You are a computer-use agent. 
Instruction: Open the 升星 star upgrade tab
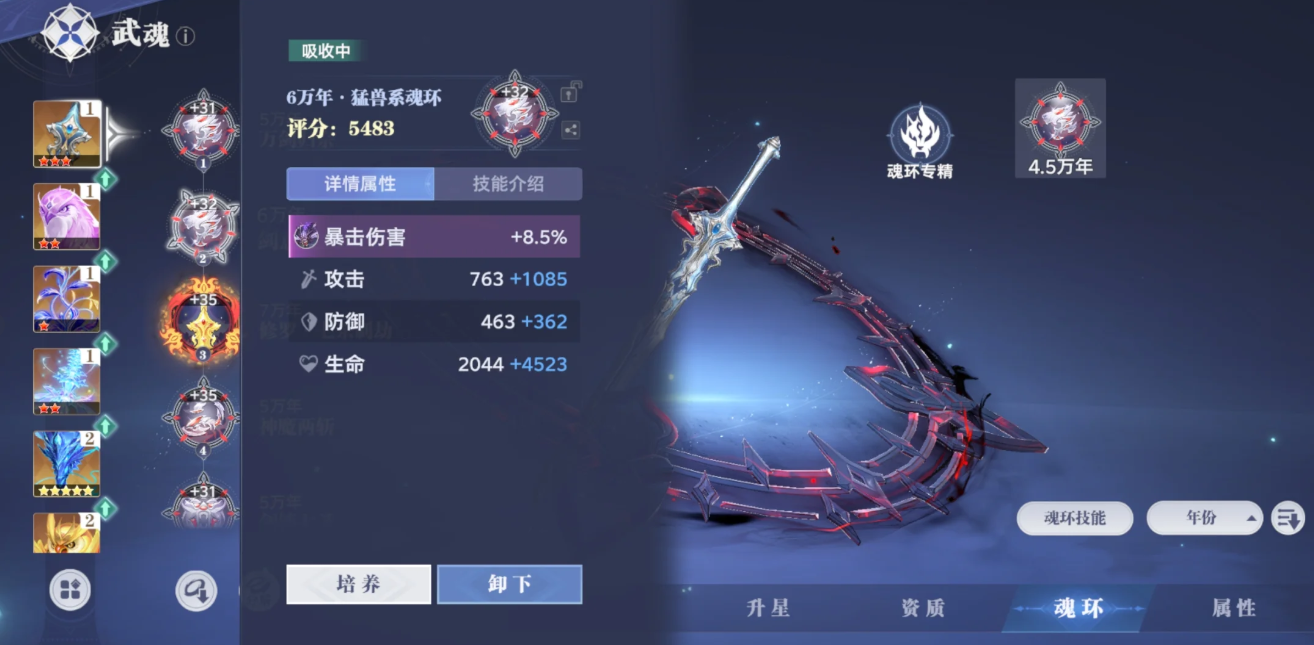point(768,608)
